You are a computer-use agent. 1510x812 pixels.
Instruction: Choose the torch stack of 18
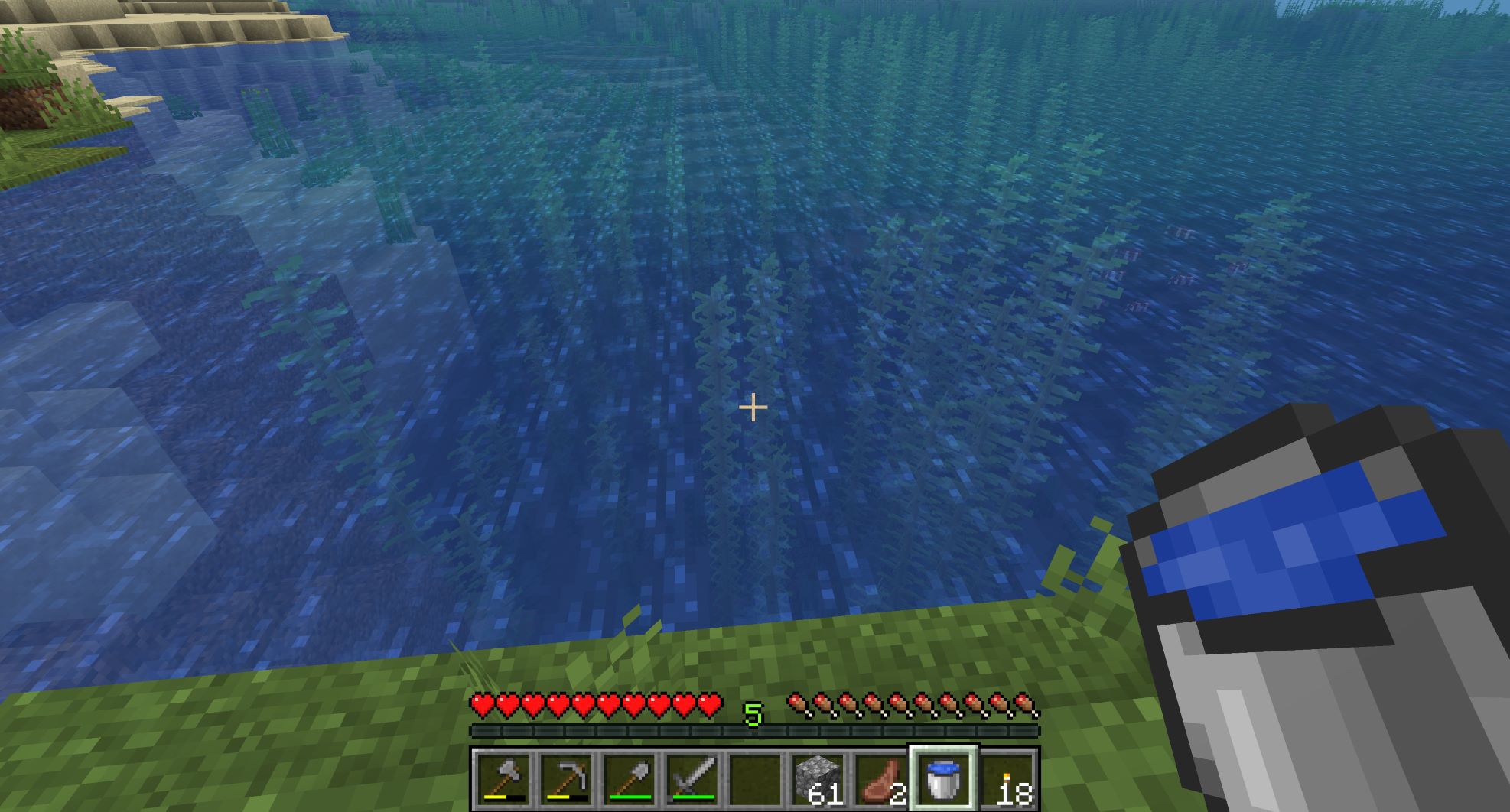[x=1007, y=778]
